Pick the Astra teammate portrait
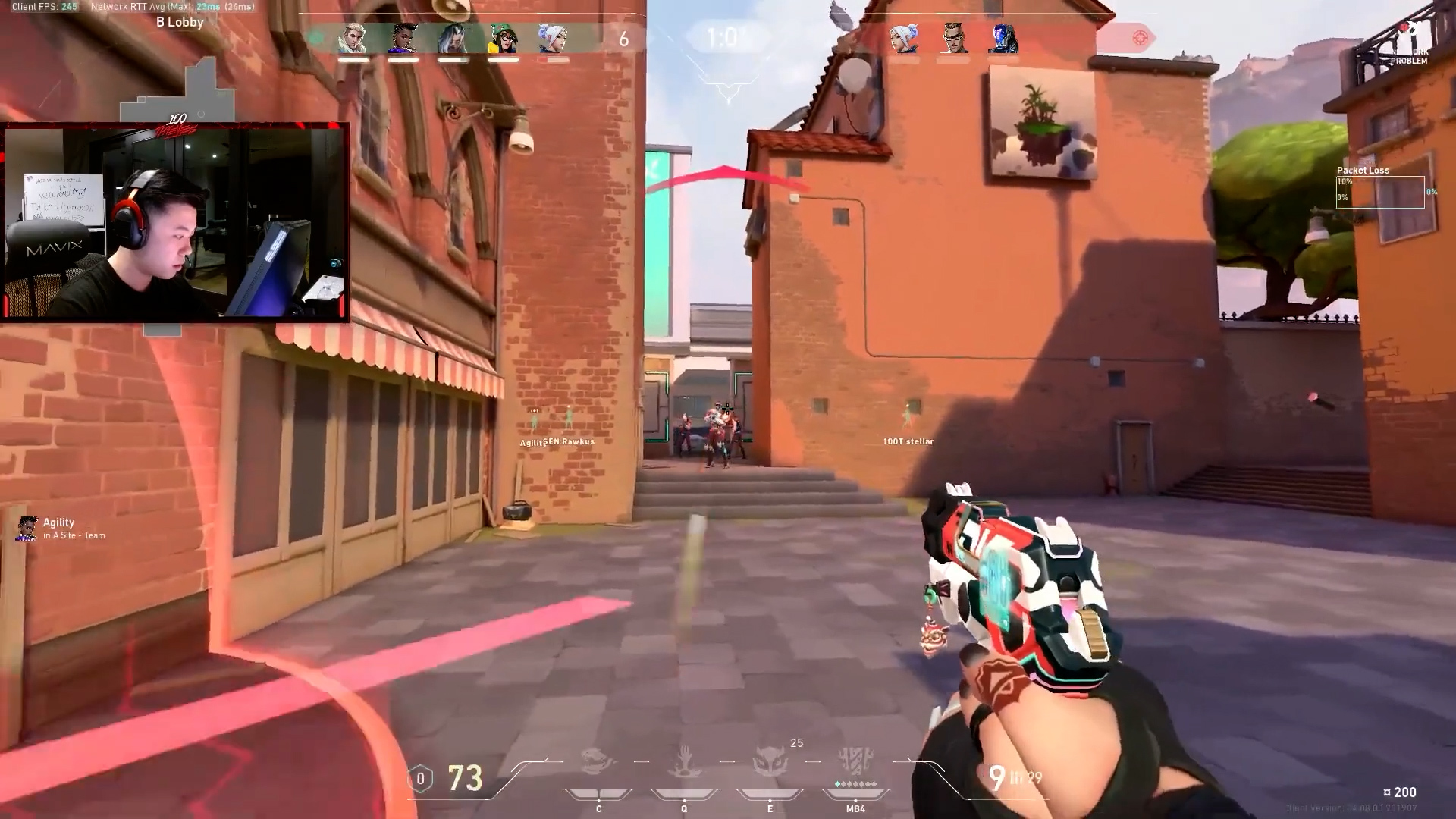The width and height of the screenshot is (1456, 819). 403,39
